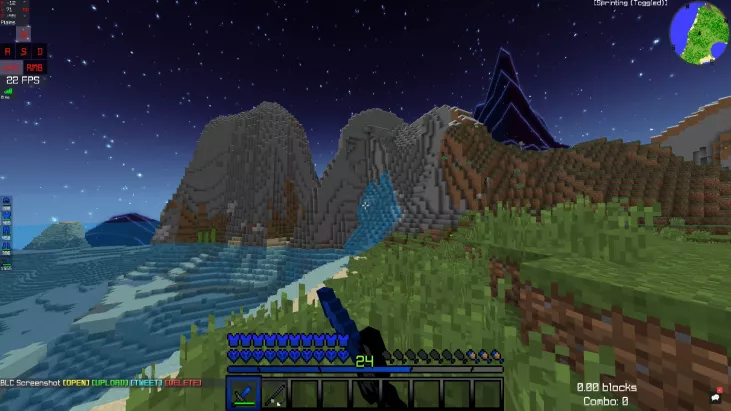Open the saved screenshot via [OPEN]

coord(76,383)
